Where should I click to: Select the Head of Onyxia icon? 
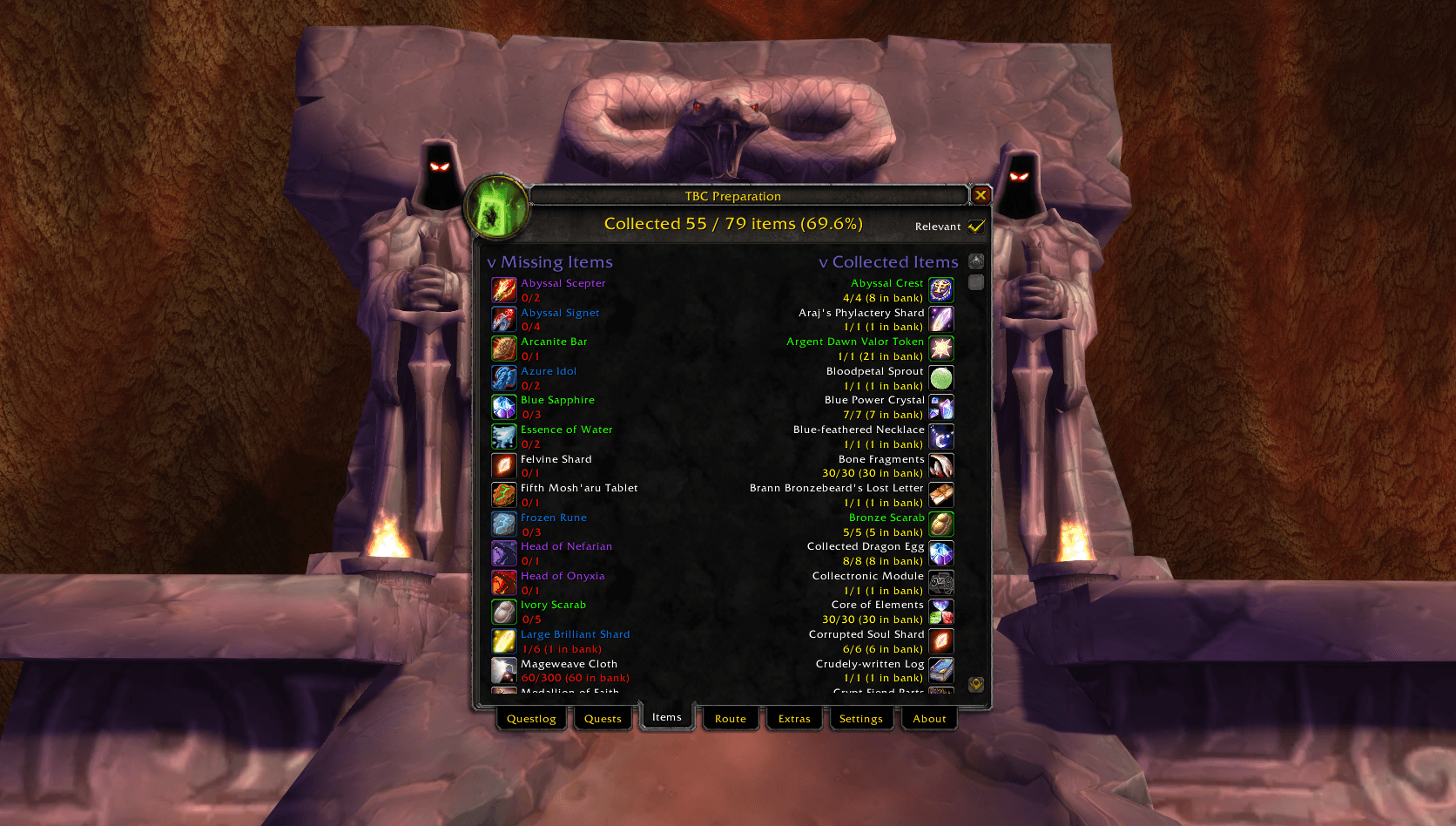tap(504, 582)
